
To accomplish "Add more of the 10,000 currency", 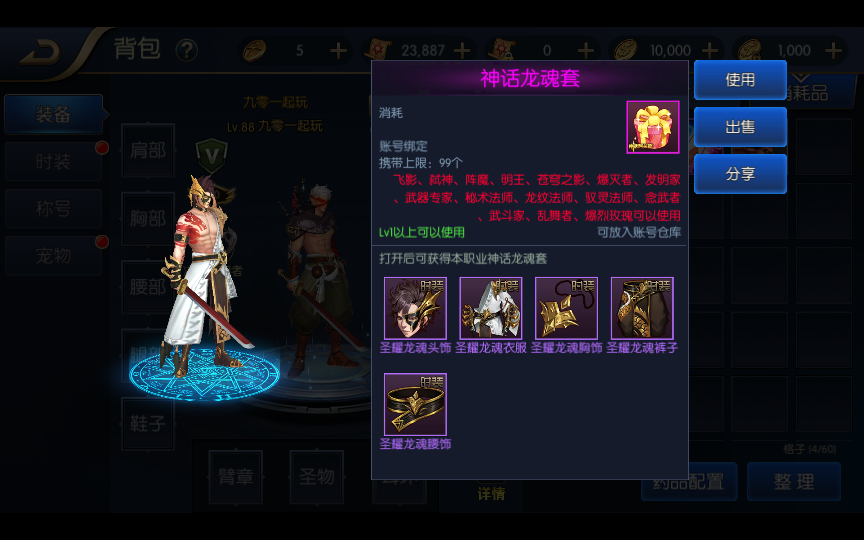I will coord(710,50).
